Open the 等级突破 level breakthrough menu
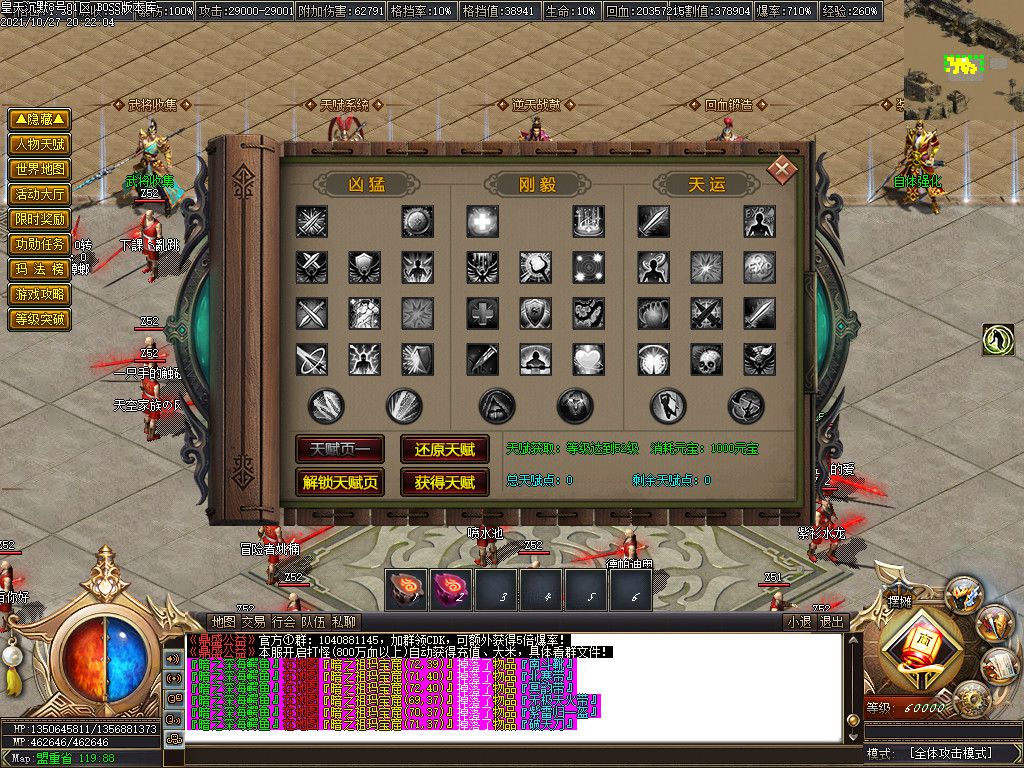Screen dimensions: 1024x768 pos(40,320)
